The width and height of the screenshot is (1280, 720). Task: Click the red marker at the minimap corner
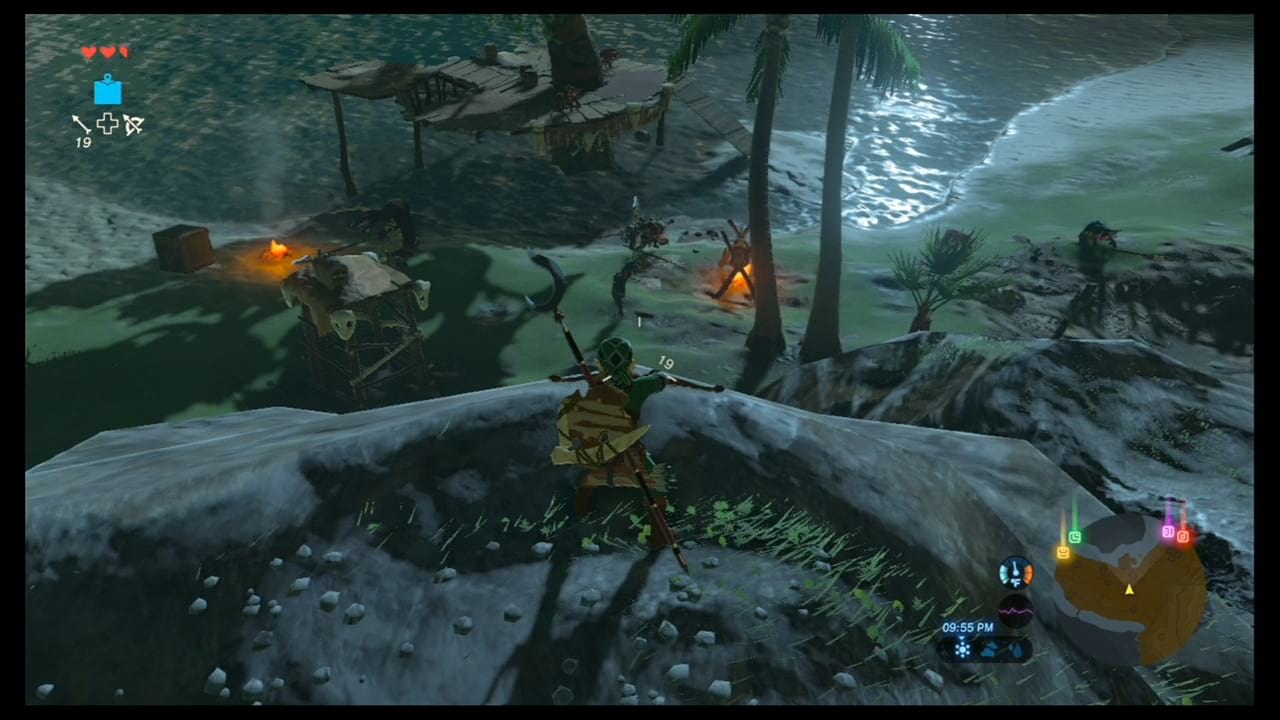coord(1184,536)
